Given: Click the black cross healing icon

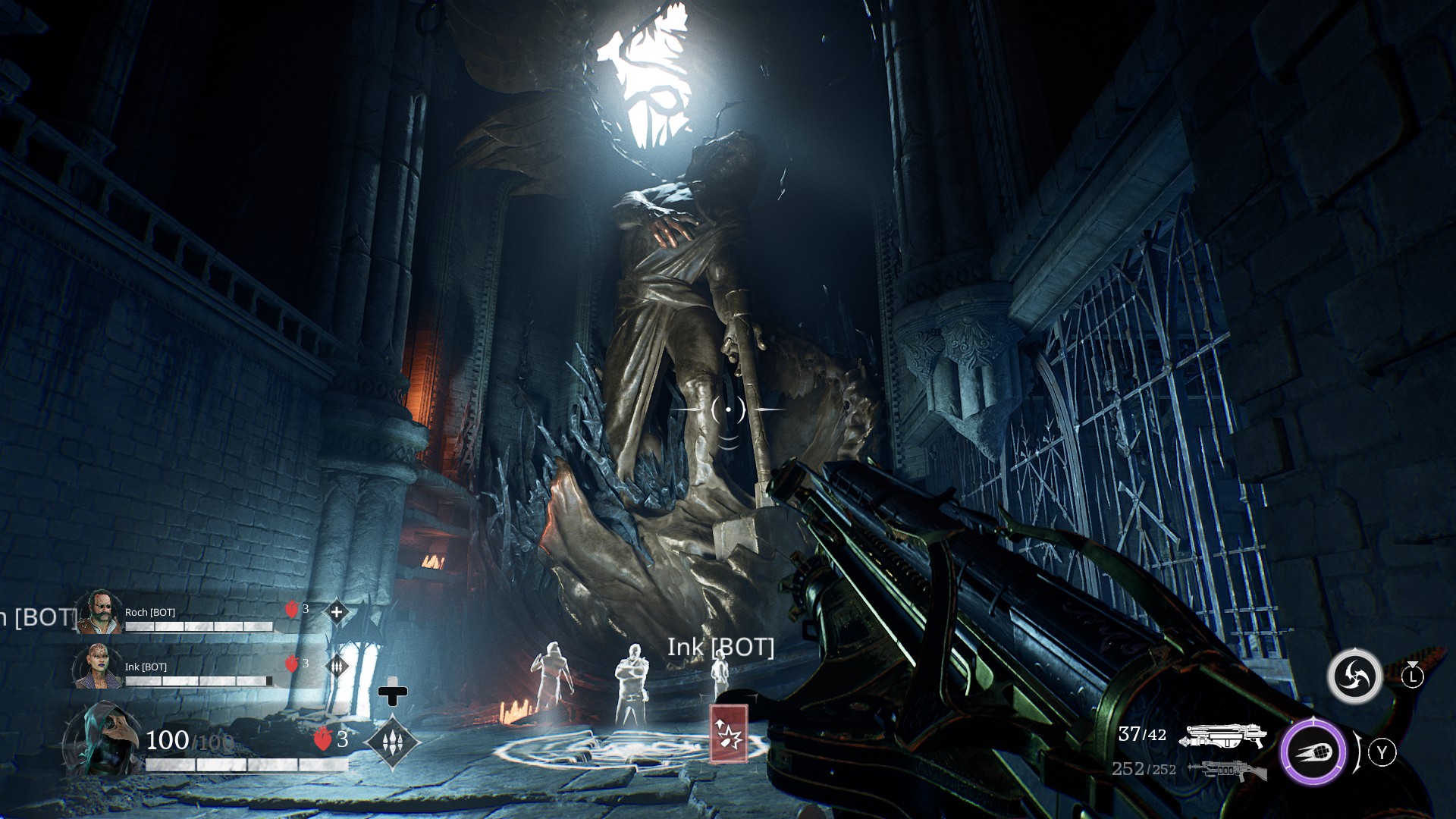Looking at the screenshot, I should pyautogui.click(x=393, y=693).
